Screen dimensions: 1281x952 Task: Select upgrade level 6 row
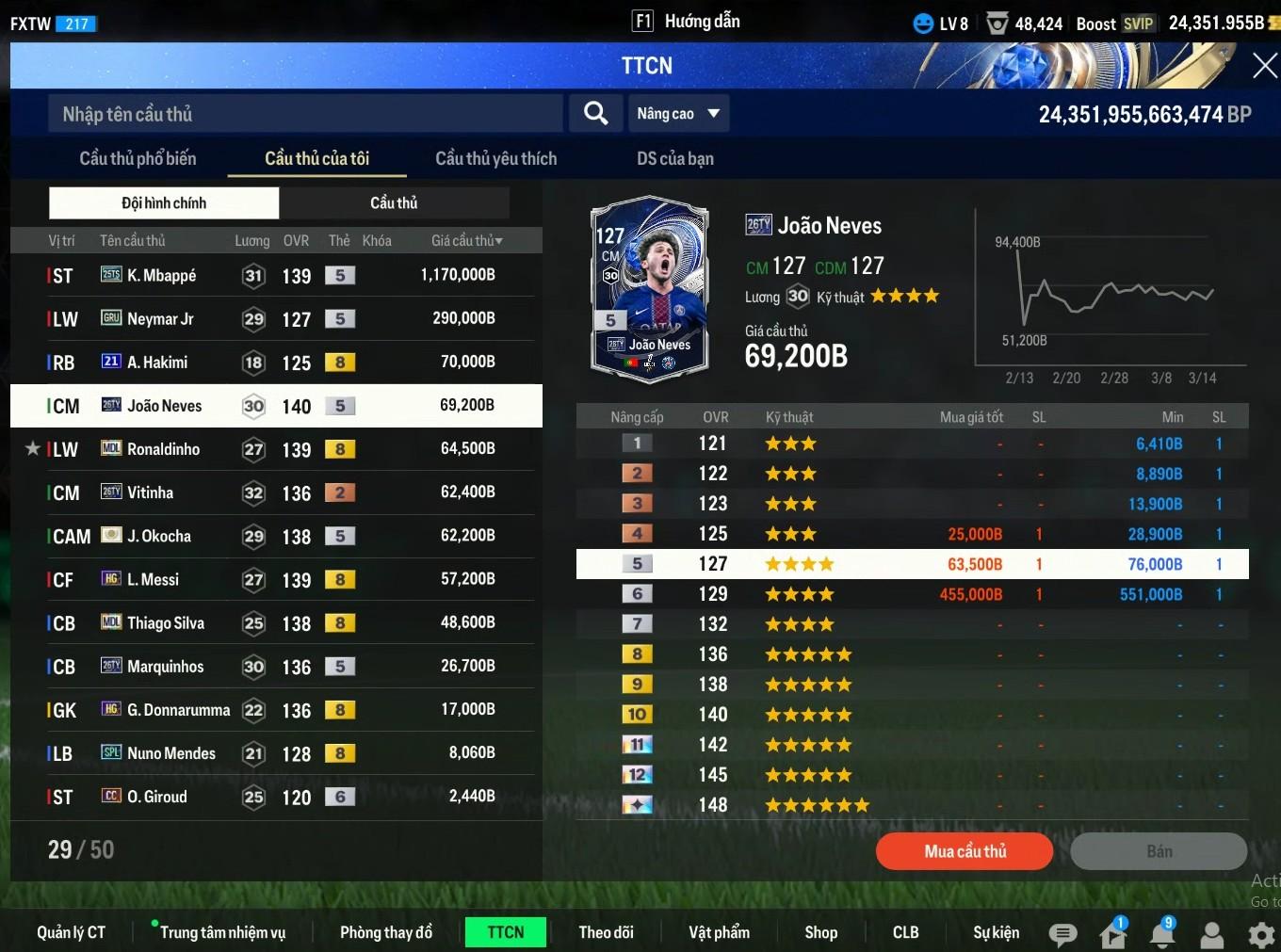click(x=912, y=594)
